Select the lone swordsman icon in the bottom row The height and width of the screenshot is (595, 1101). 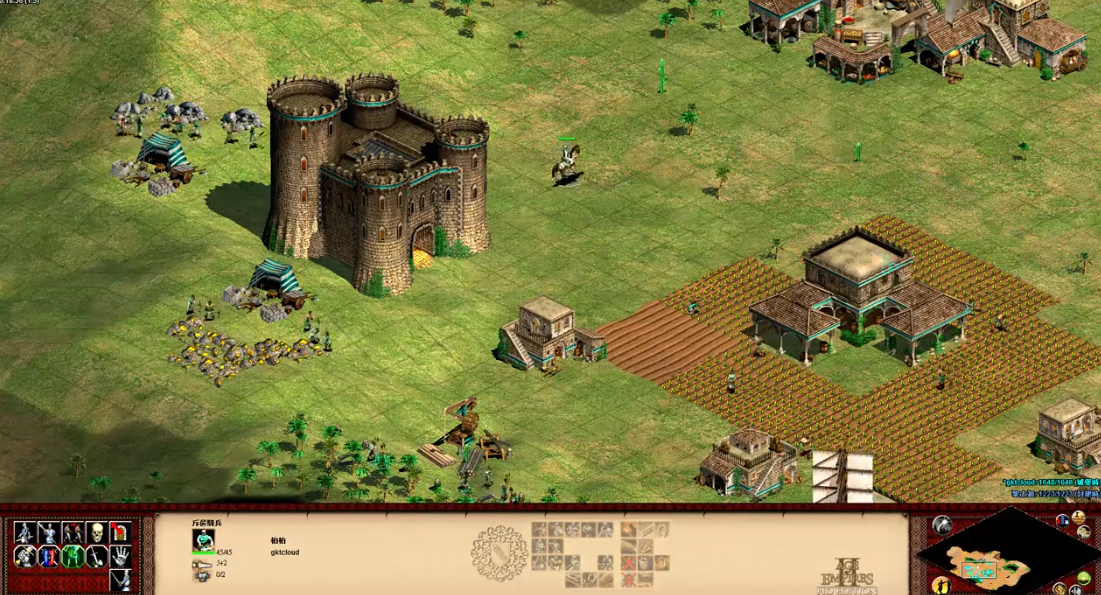(120, 580)
